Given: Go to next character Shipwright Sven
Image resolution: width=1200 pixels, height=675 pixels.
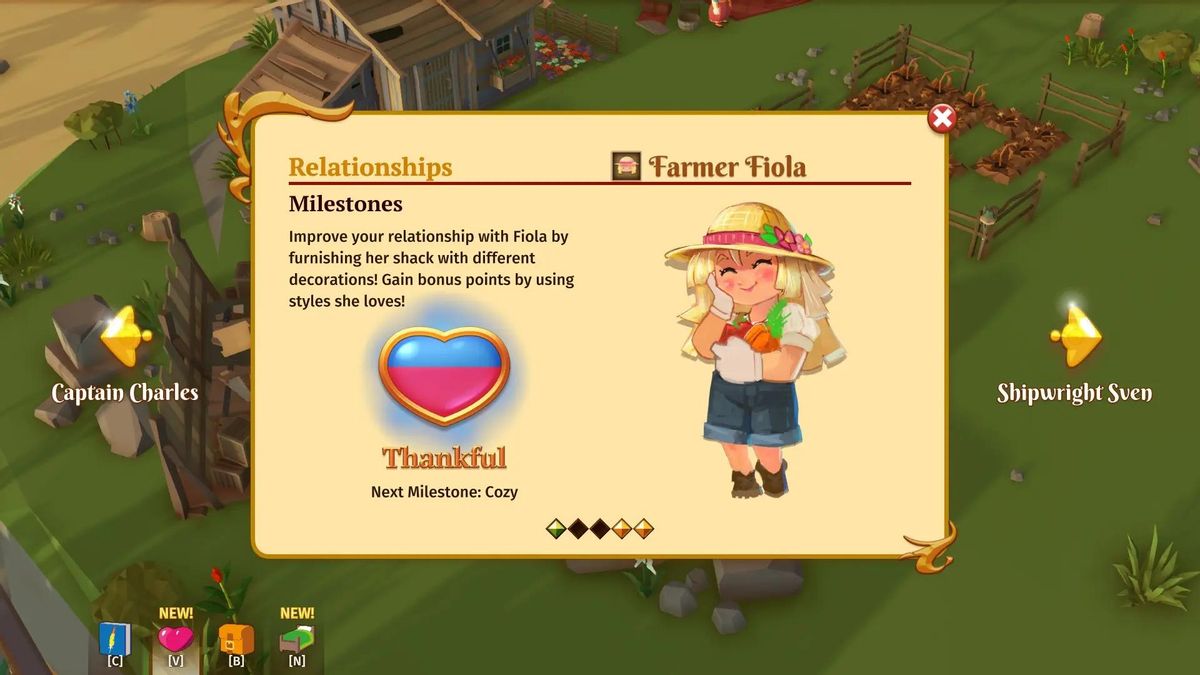Looking at the screenshot, I should pyautogui.click(x=1075, y=338).
